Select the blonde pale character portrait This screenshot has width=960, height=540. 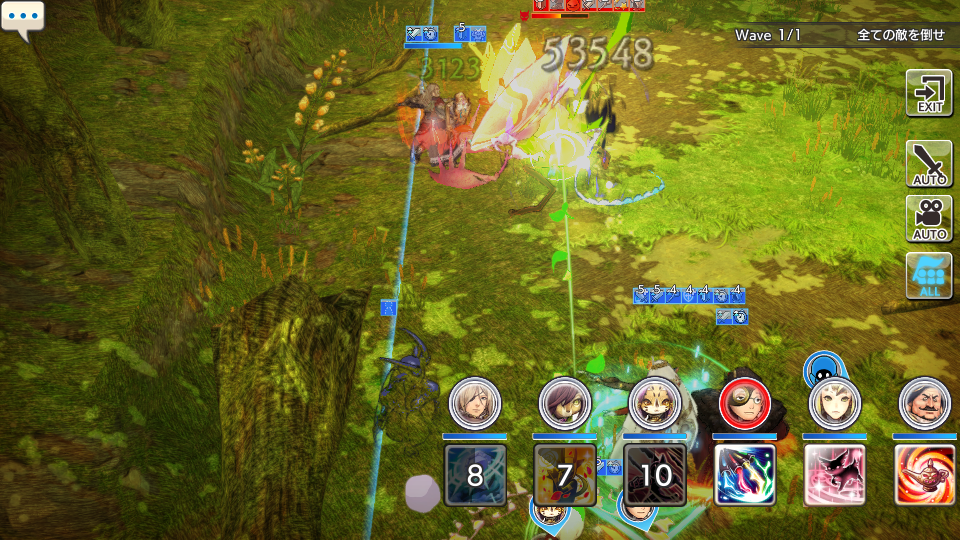(x=834, y=403)
